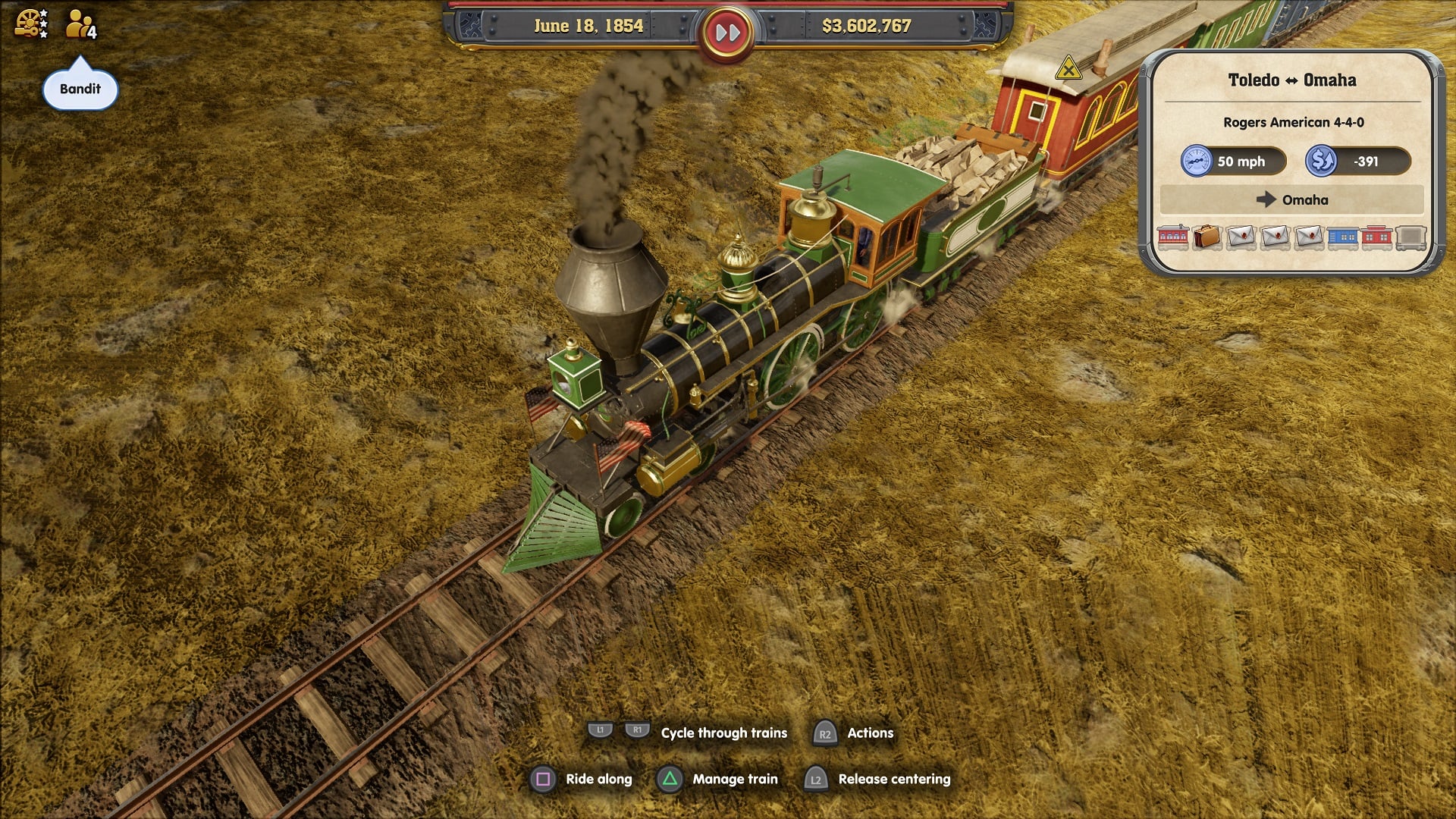Image resolution: width=1456 pixels, height=819 pixels.
Task: Choose the blue wagon icon in the train
Action: (x=1342, y=237)
